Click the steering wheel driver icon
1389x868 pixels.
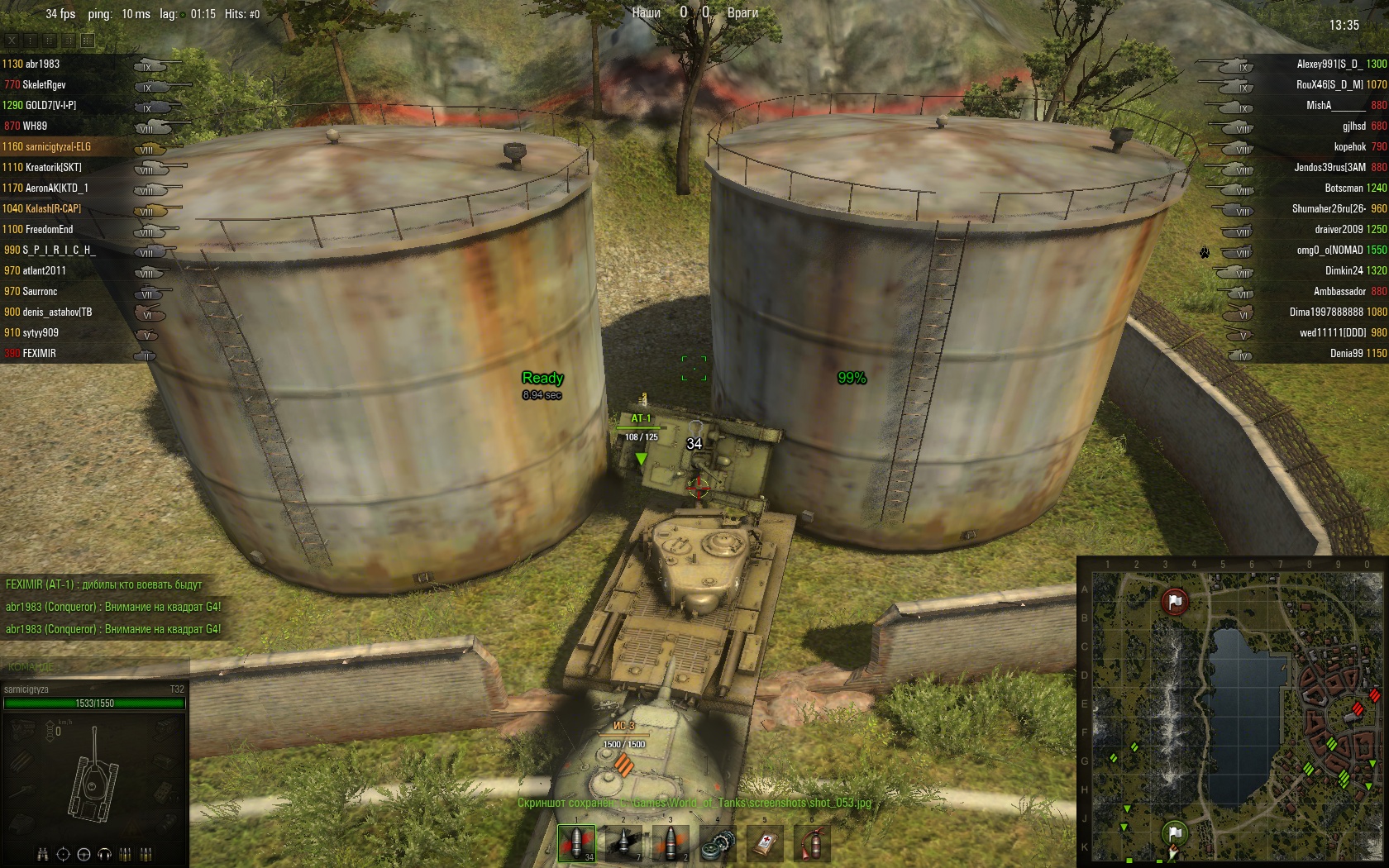pyautogui.click(x=84, y=854)
